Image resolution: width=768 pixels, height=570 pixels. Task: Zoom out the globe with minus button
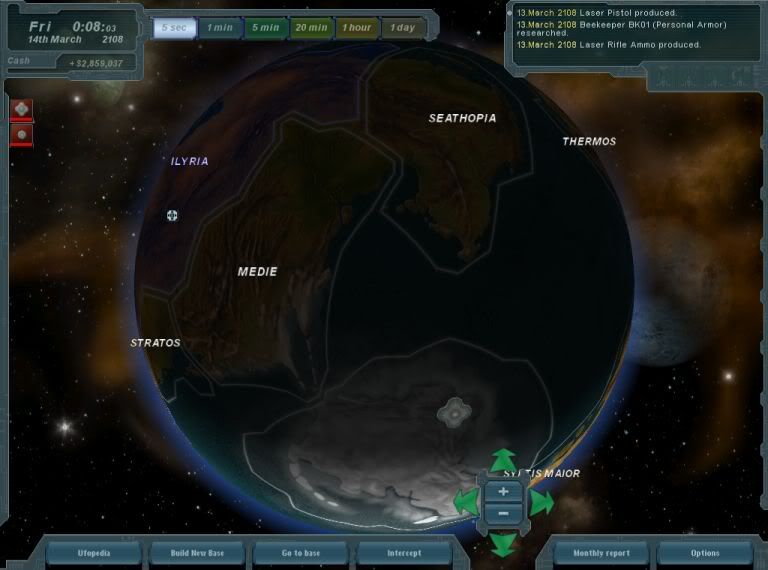click(x=503, y=513)
